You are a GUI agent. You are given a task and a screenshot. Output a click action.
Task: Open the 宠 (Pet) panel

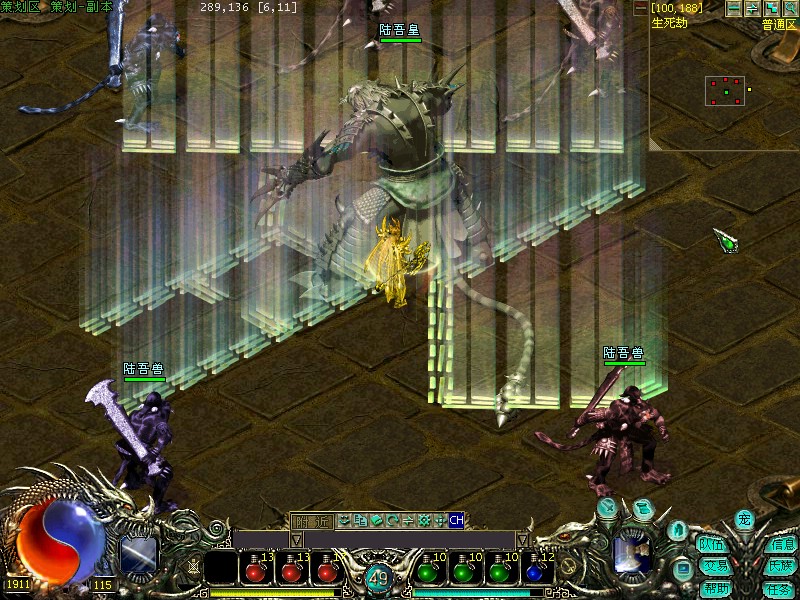coord(744,519)
